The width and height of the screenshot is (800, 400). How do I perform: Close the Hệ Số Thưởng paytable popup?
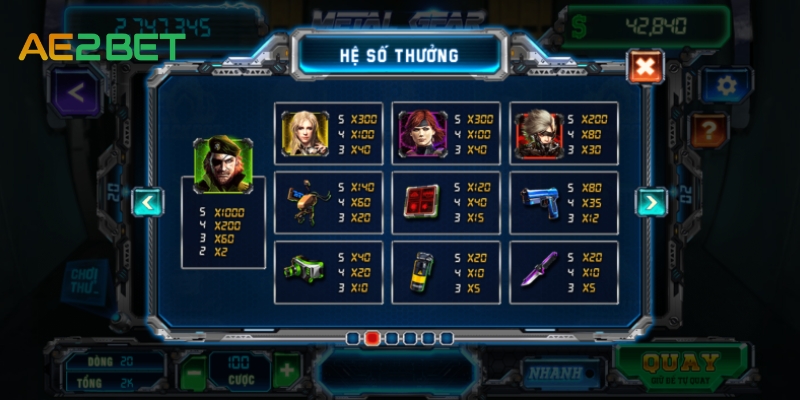(645, 67)
